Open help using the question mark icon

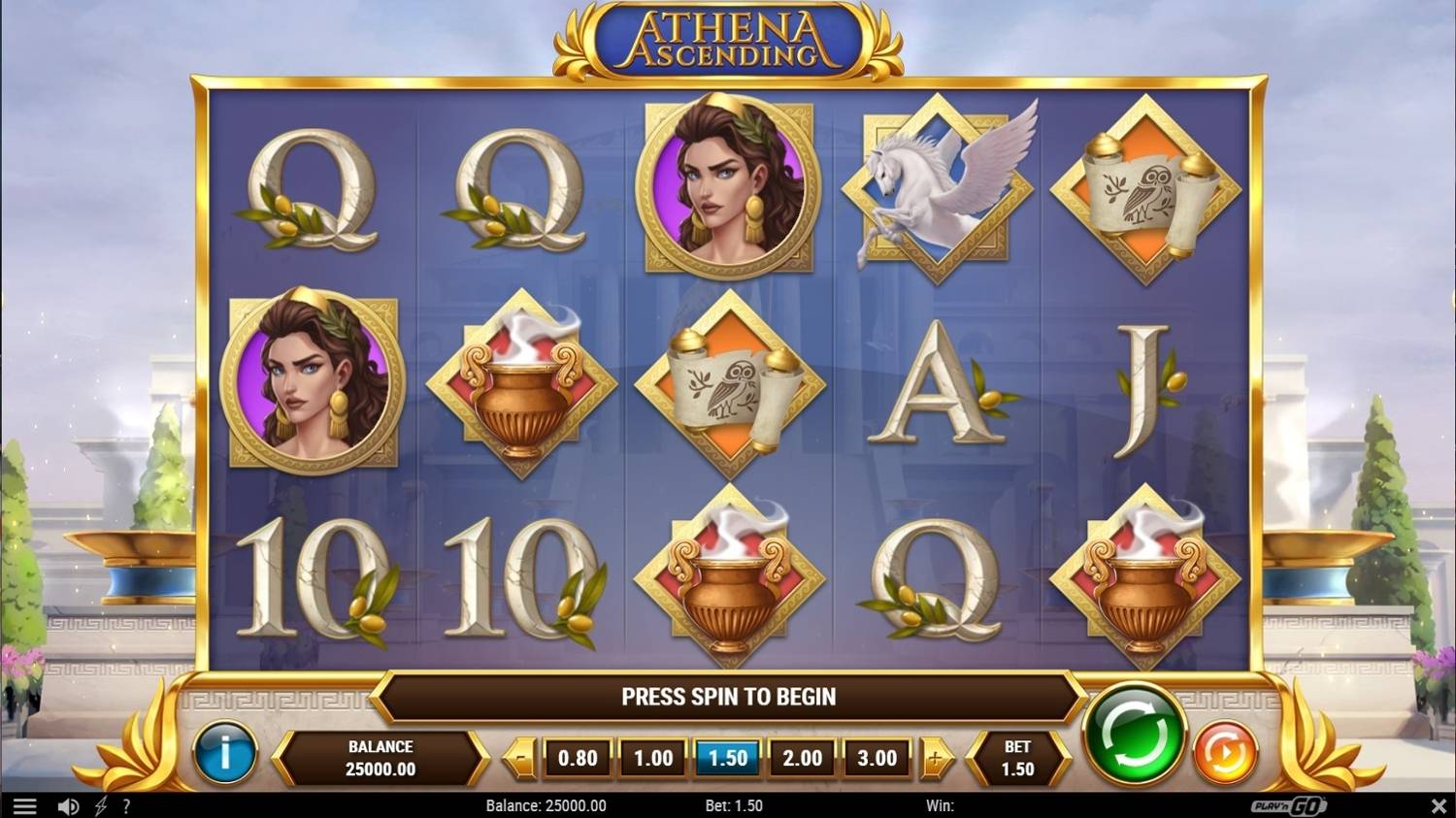click(125, 804)
